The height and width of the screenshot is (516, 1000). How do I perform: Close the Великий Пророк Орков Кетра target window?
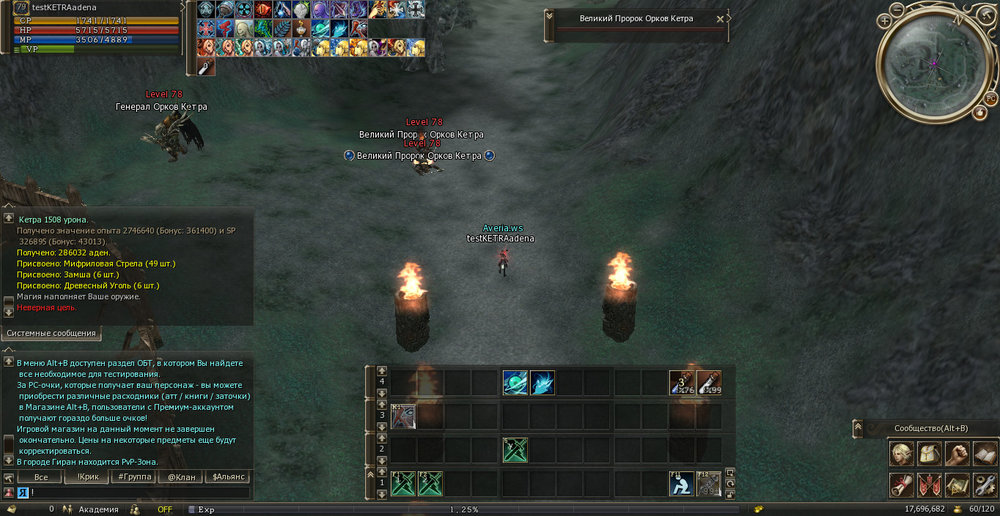(720, 19)
